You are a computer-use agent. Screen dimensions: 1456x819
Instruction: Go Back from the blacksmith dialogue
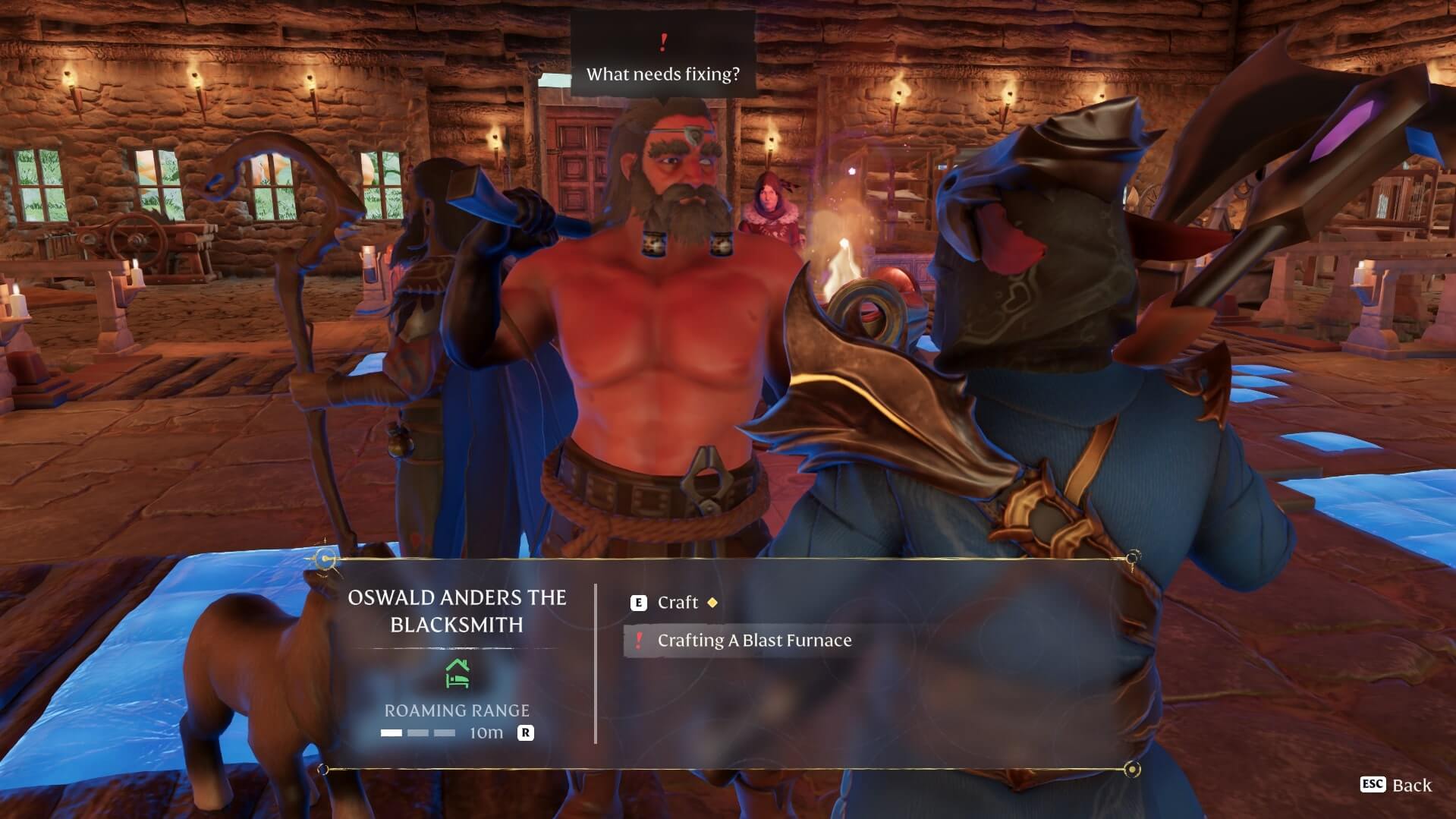[1397, 785]
